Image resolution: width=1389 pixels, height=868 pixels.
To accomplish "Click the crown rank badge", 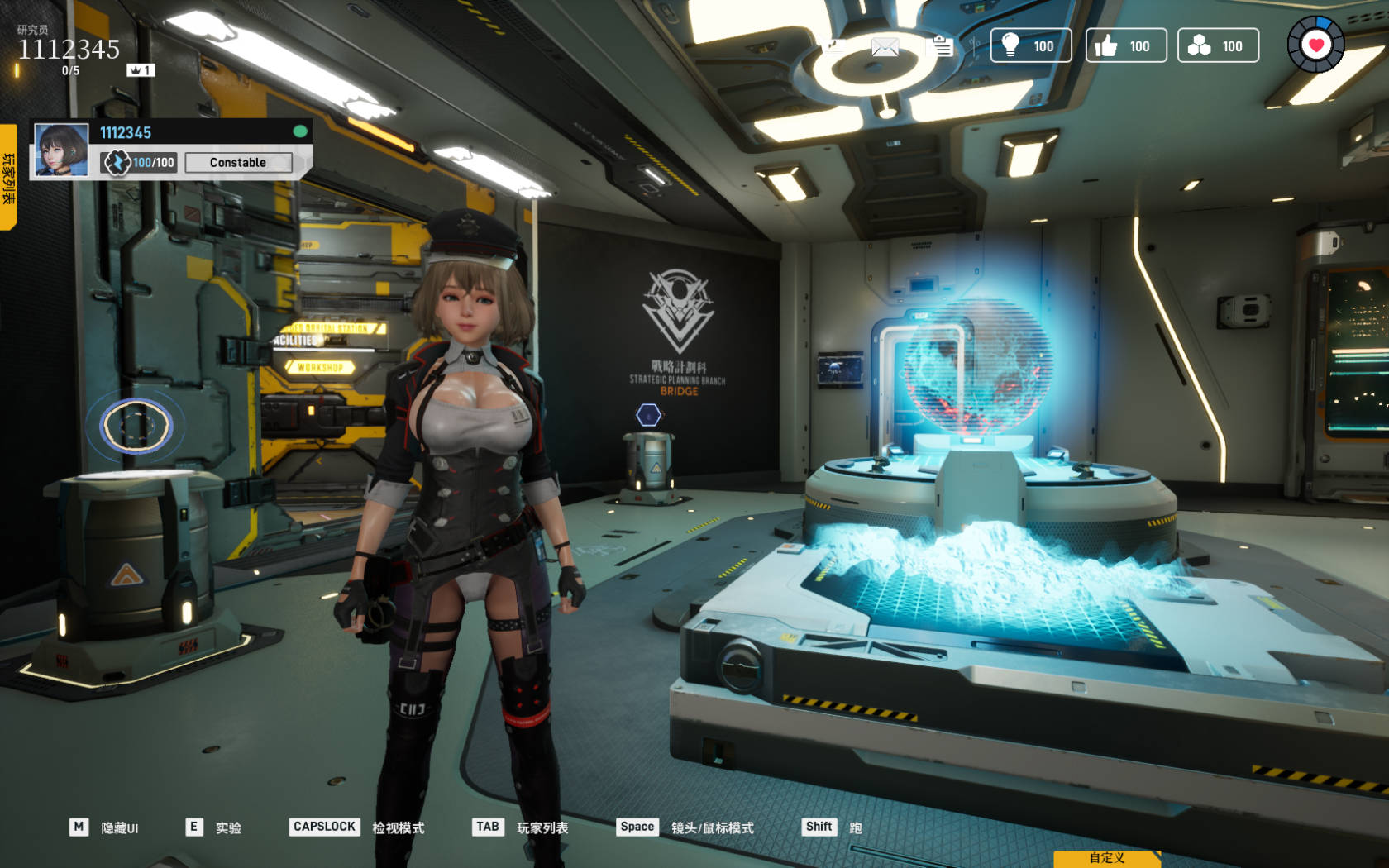I will pyautogui.click(x=140, y=70).
